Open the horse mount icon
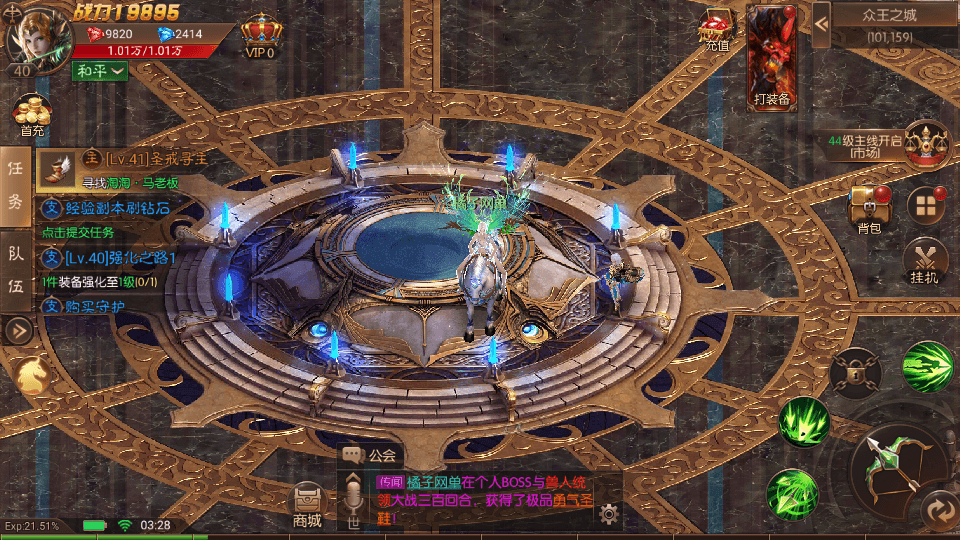Viewport: 960px width, 540px height. (x=33, y=375)
